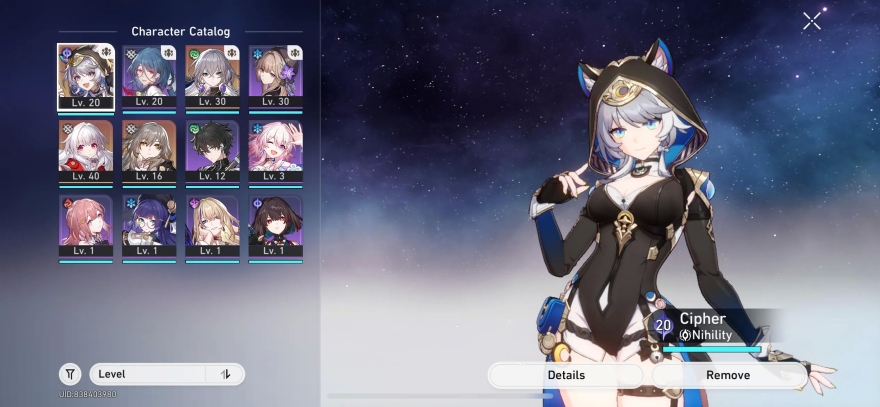Toggle the sort order arrows
This screenshot has width=880, height=407.
click(x=226, y=374)
